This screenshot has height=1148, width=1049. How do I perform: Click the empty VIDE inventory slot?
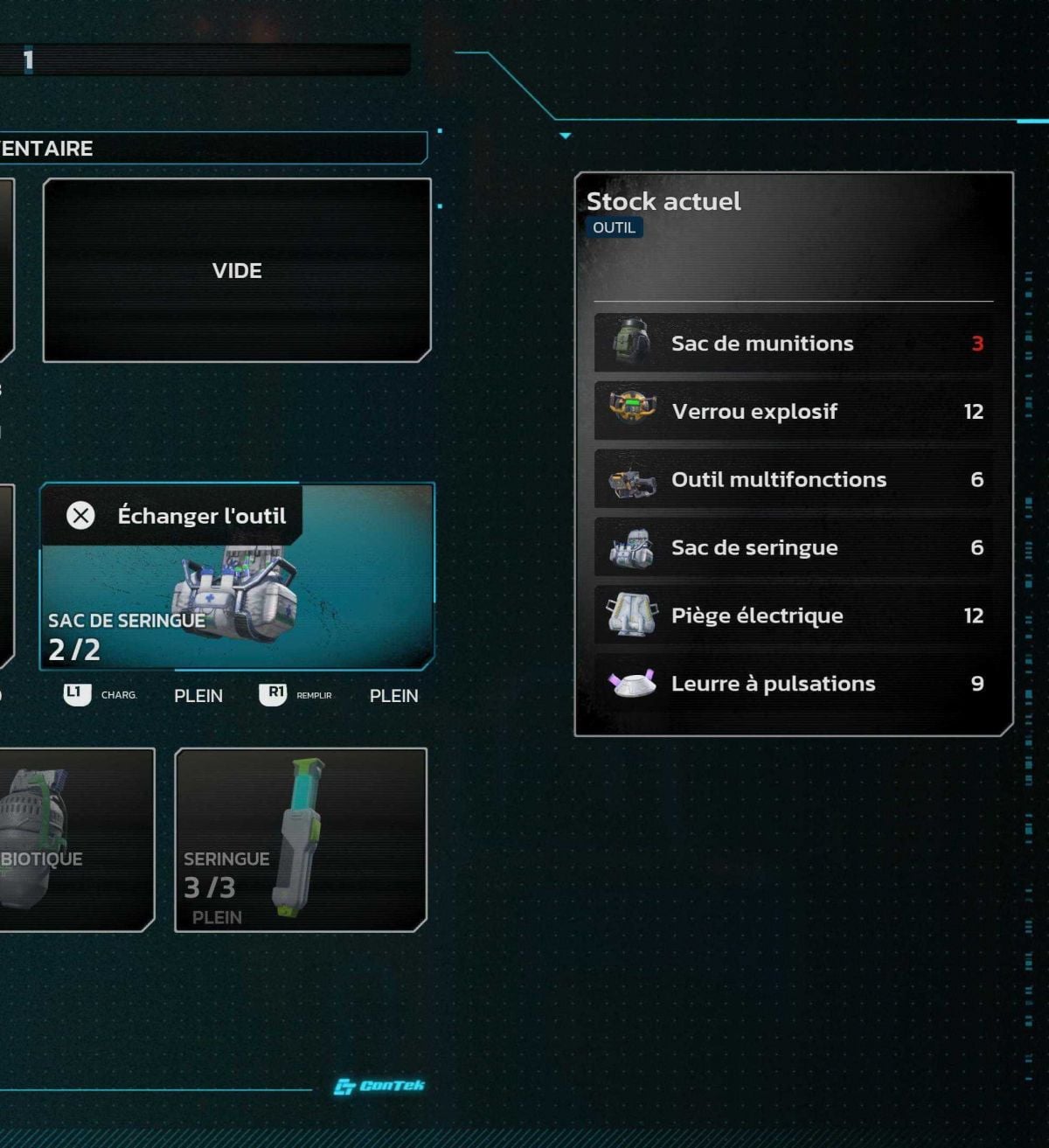tap(237, 270)
